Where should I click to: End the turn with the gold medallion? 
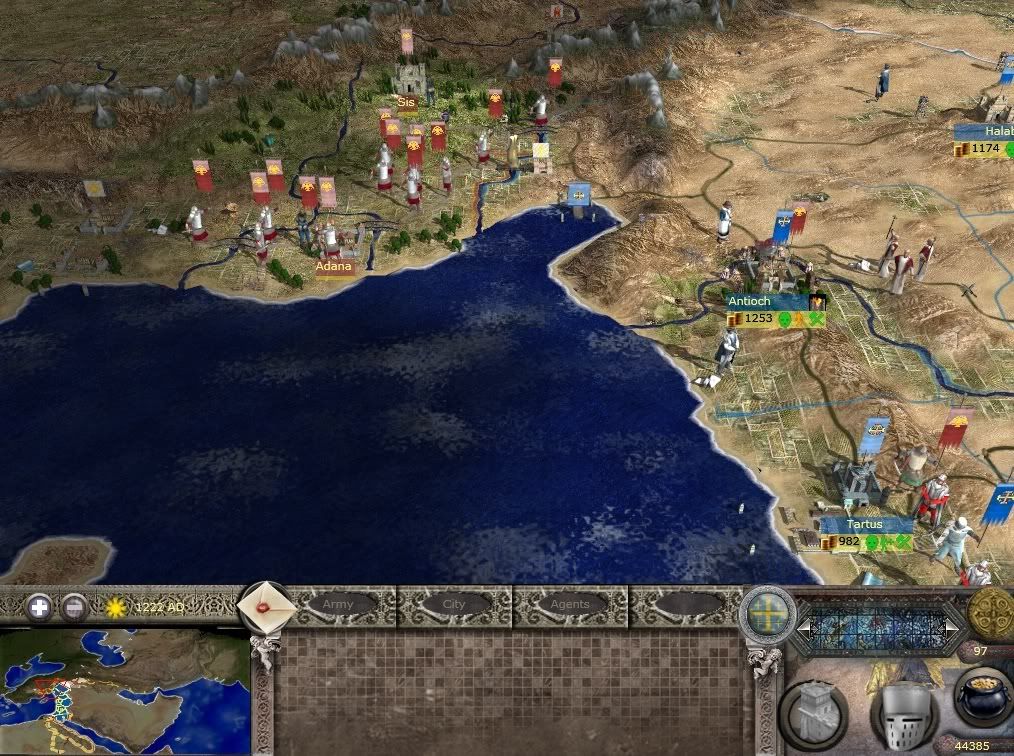click(990, 612)
